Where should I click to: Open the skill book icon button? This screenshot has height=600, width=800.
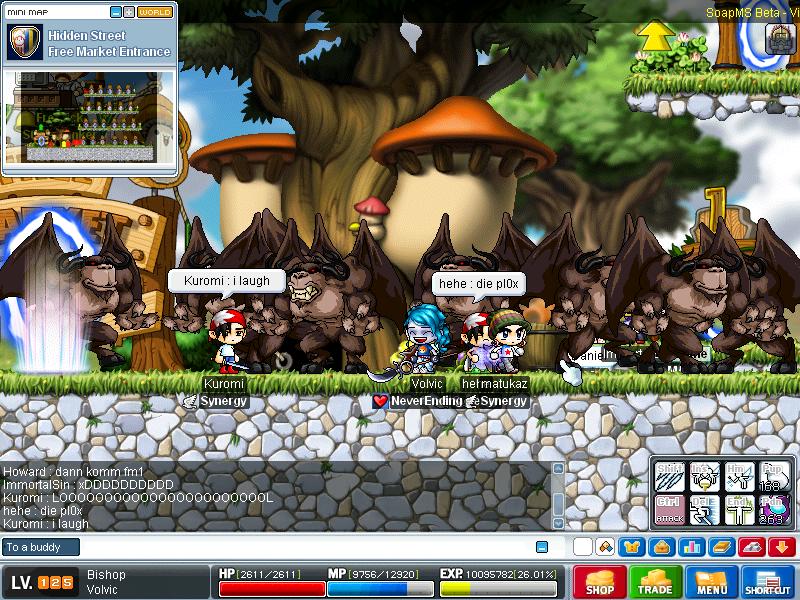(721, 547)
